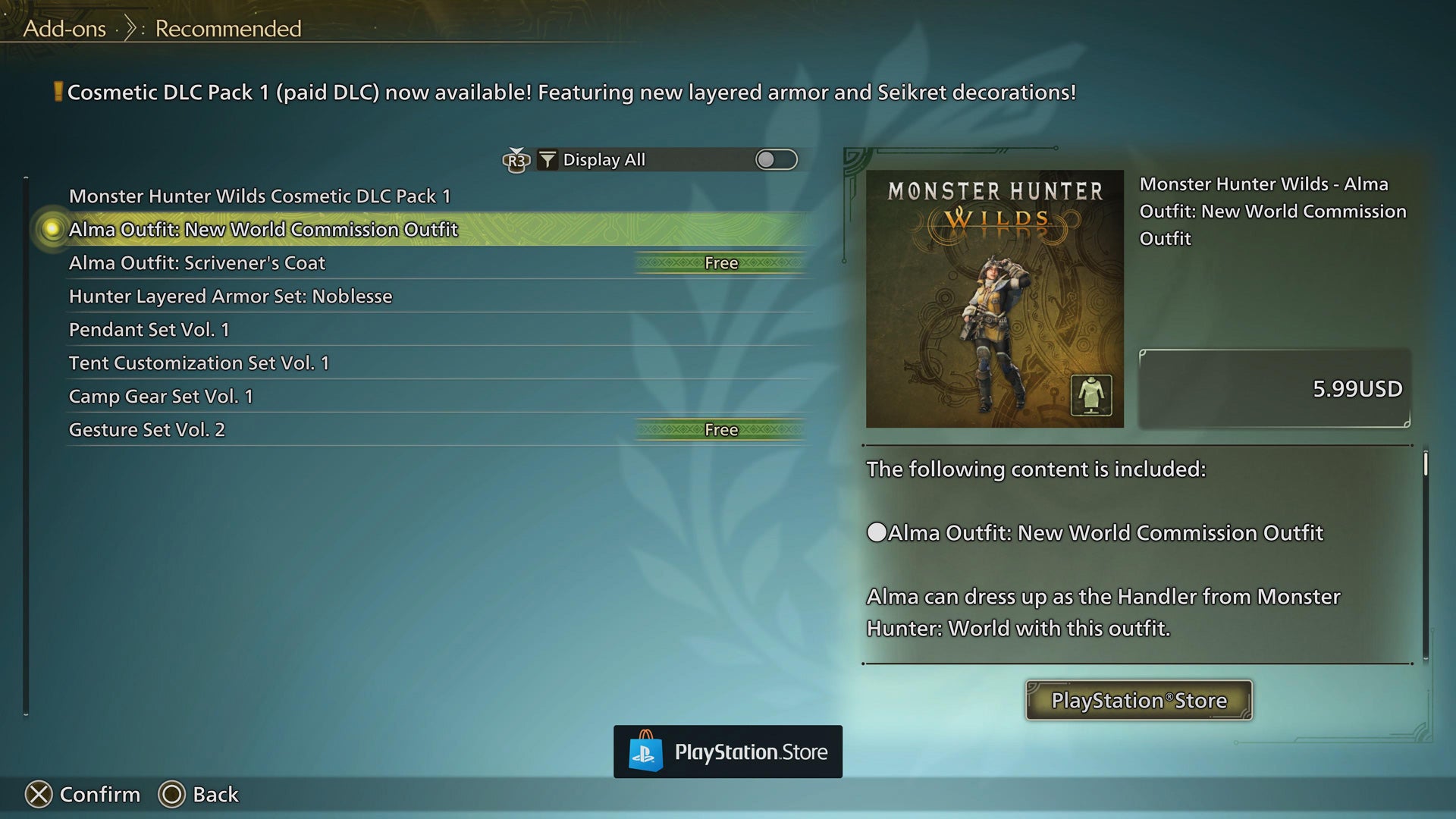Image resolution: width=1456 pixels, height=819 pixels.
Task: Enable the Display All toggle switch
Action: [777, 159]
